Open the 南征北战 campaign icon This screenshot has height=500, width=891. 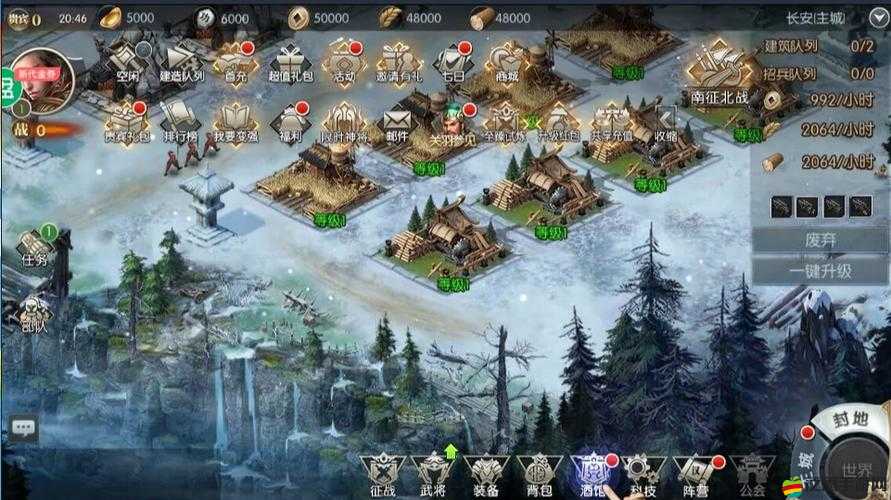click(719, 73)
